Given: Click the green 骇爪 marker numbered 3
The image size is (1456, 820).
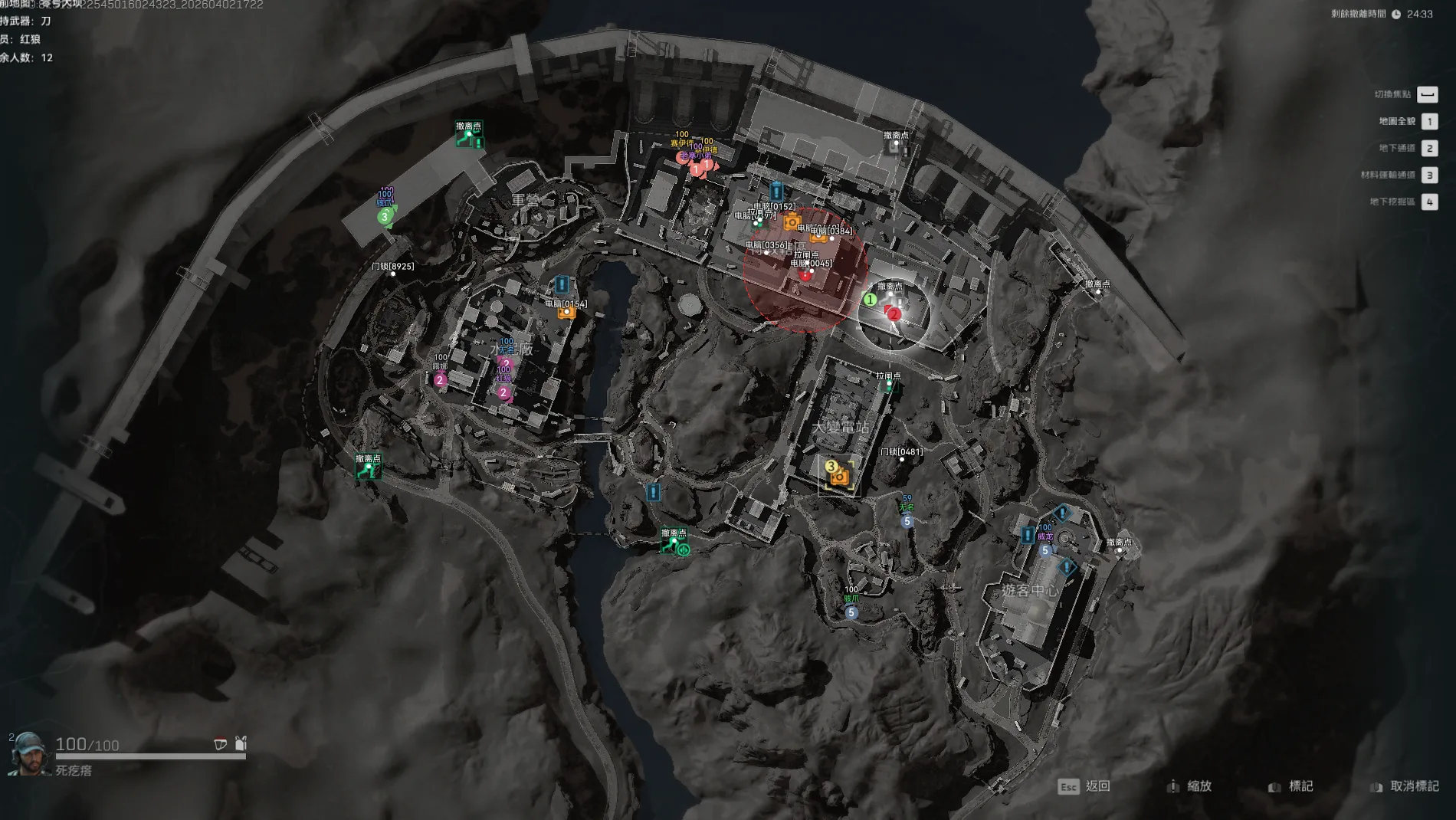Looking at the screenshot, I should pyautogui.click(x=385, y=217).
